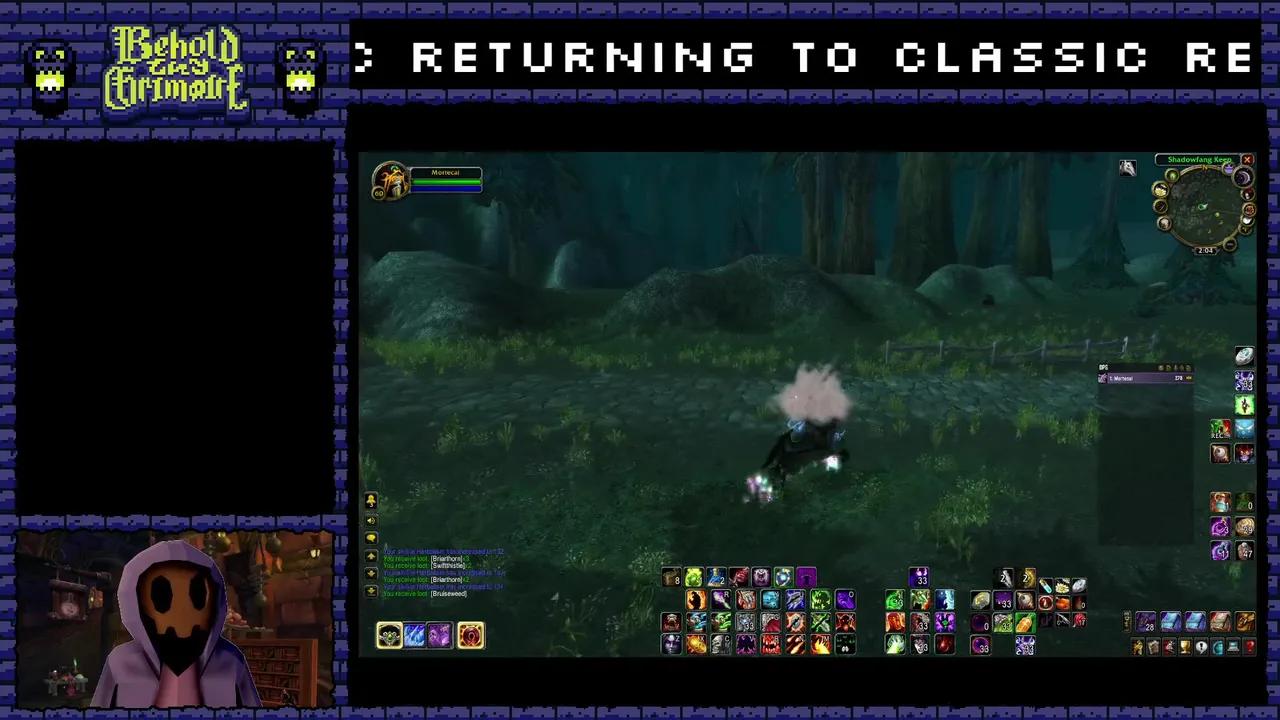Screen dimensions: 1280x720
Task: Click the yellow chat bubble icon
Action: coord(371,537)
